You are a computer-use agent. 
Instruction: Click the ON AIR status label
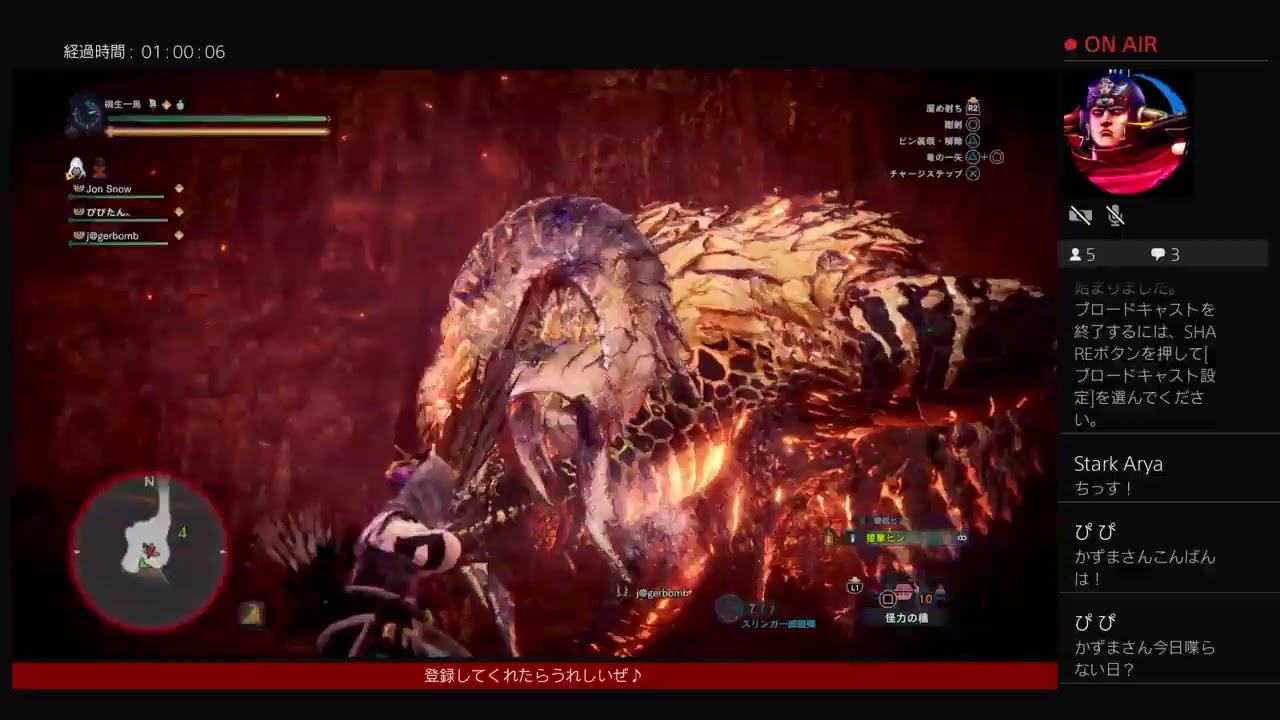[1122, 44]
